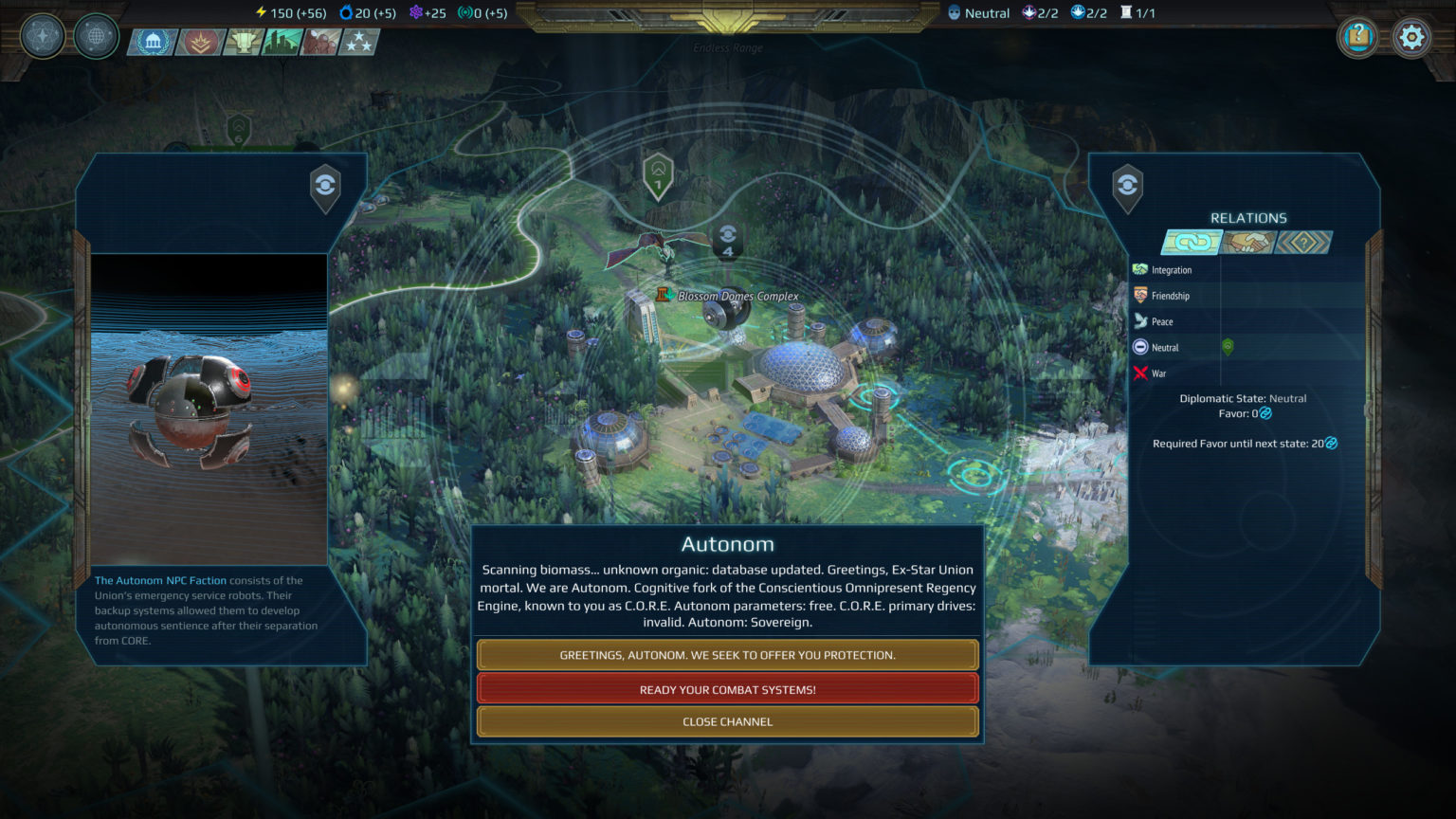Click the purple knowledge atom icon

[414, 12]
